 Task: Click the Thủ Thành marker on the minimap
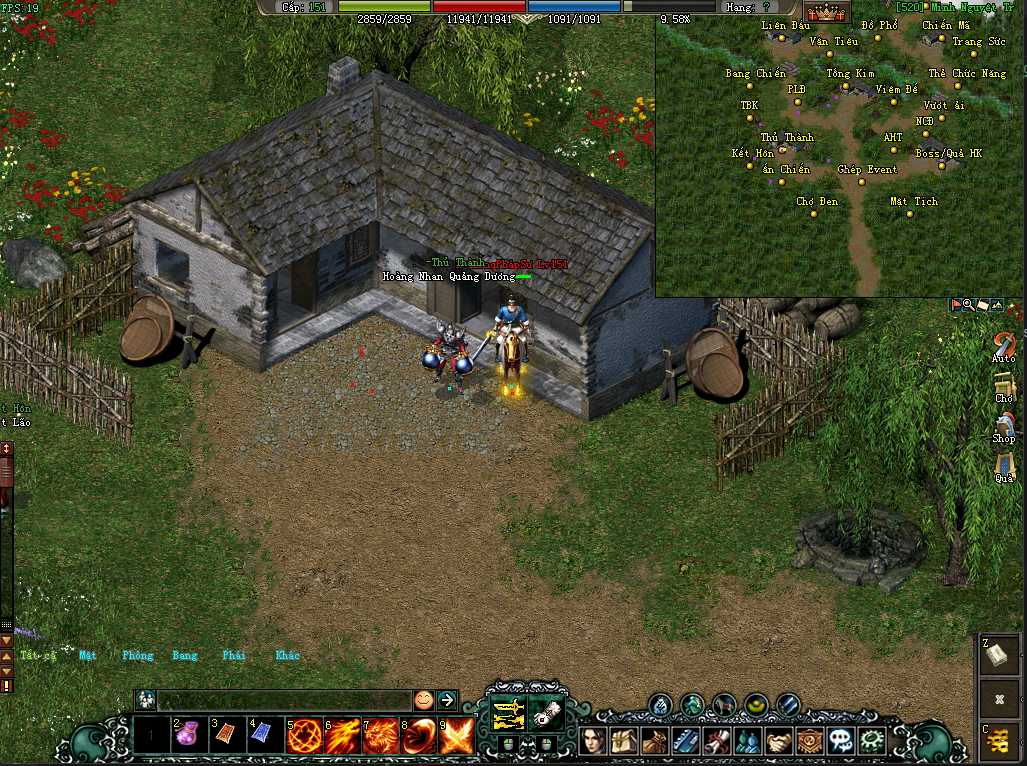782,150
